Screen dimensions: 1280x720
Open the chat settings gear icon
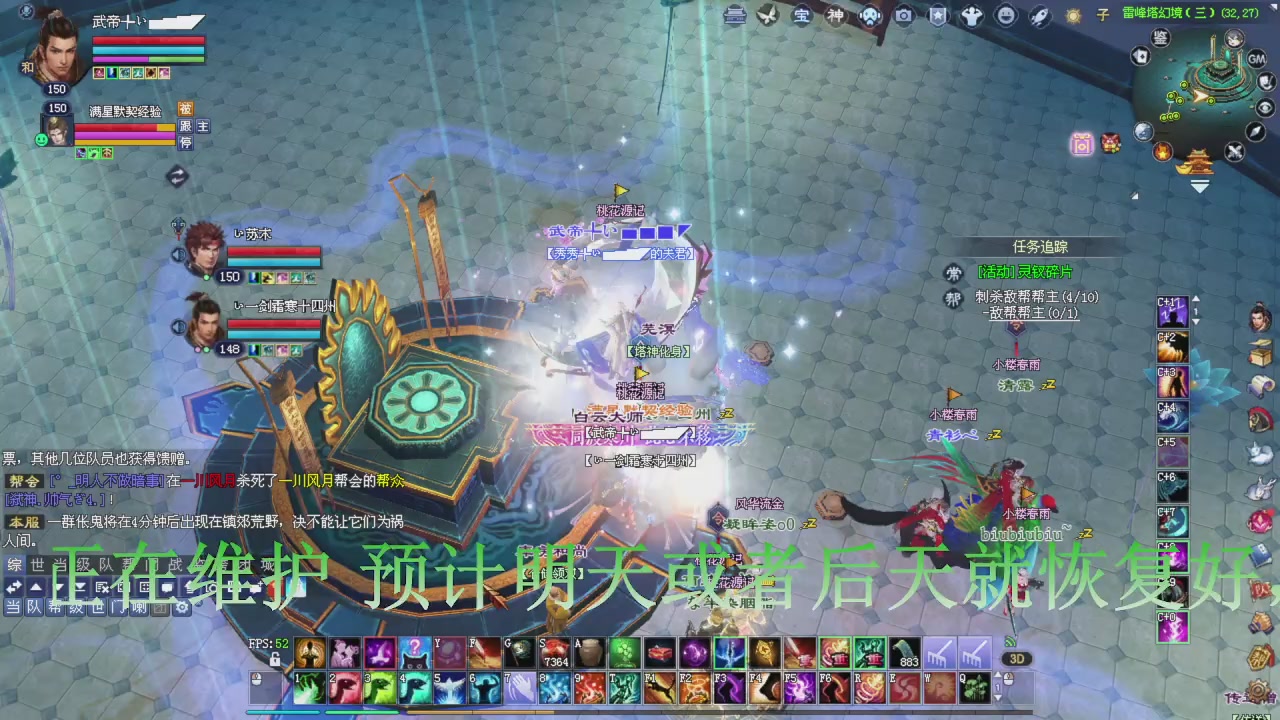coord(184,608)
